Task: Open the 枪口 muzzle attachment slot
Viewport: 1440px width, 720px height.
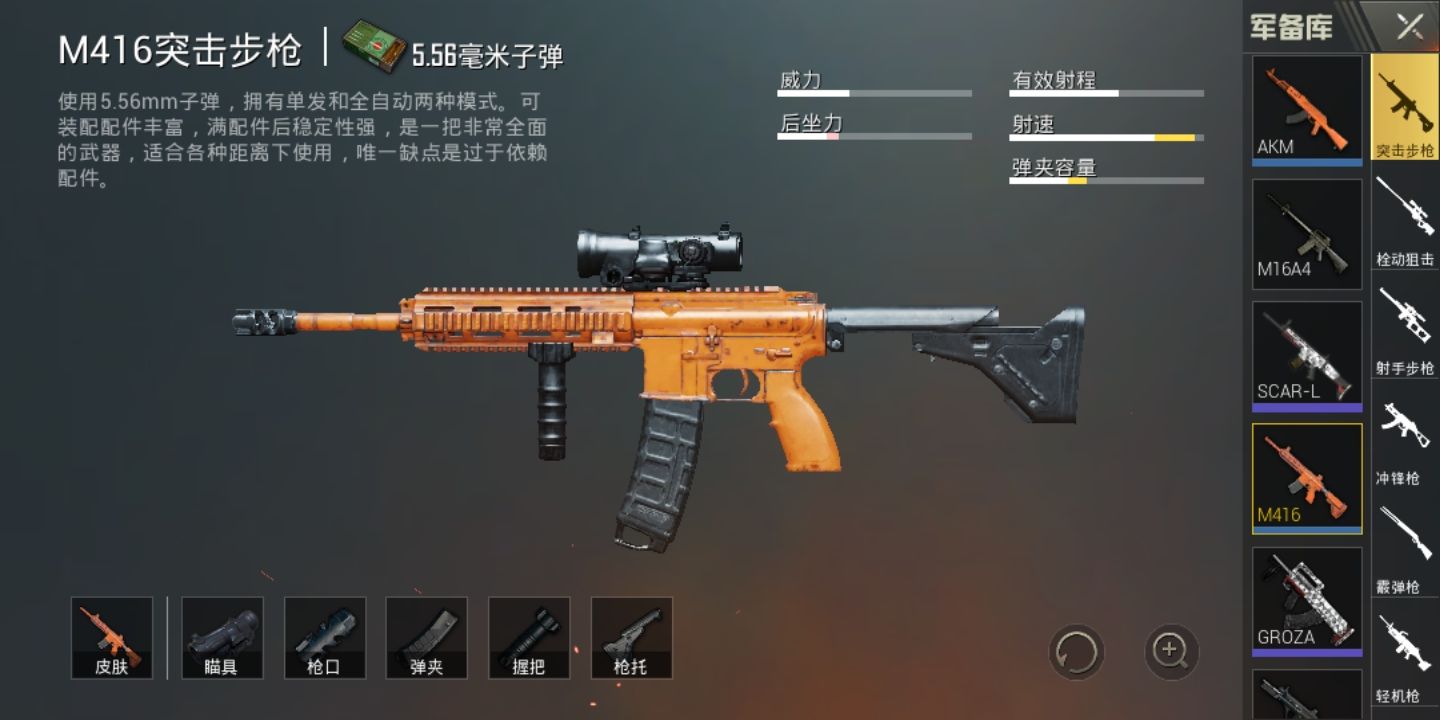Action: point(324,637)
